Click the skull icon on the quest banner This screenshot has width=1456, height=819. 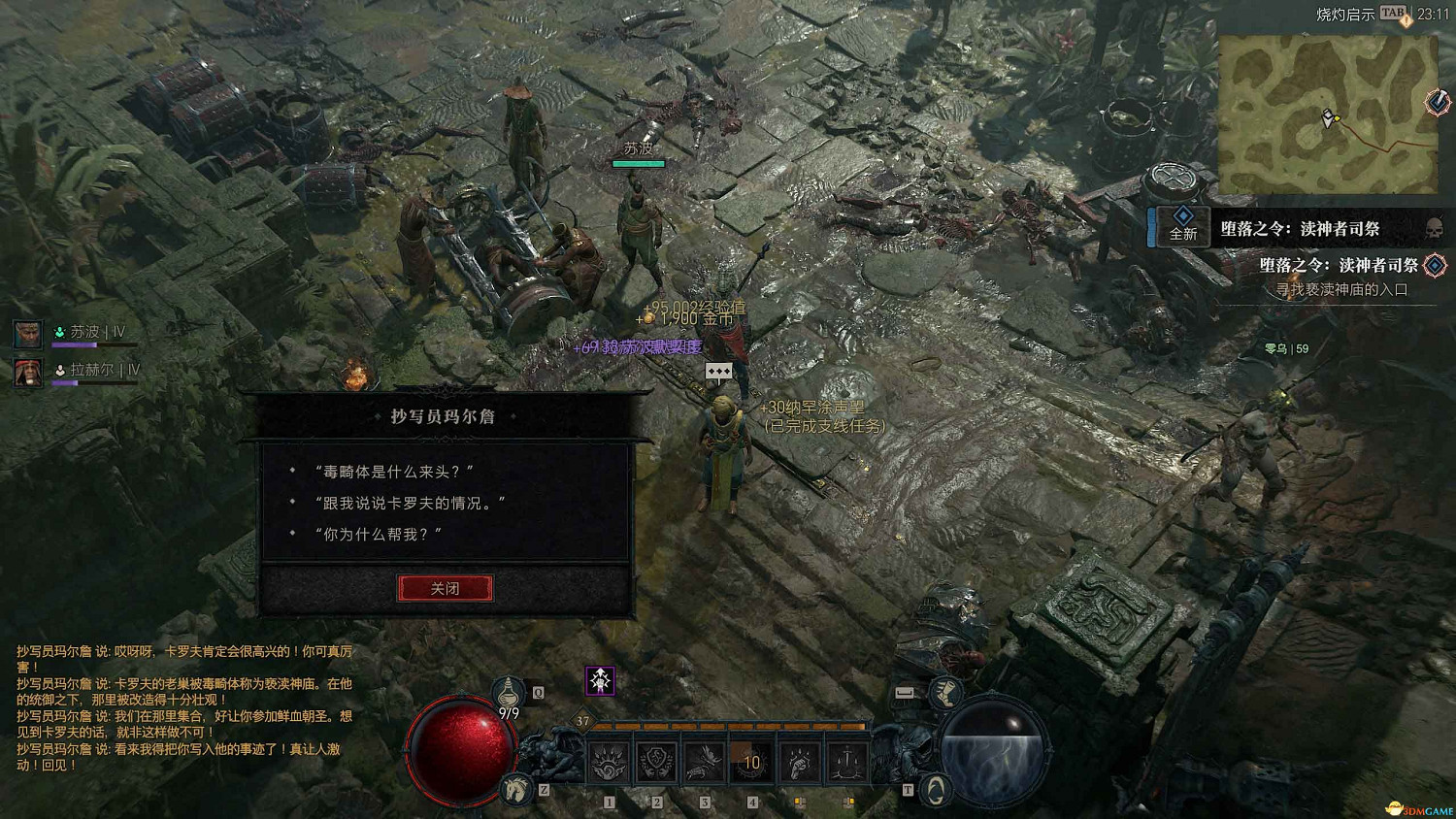tap(1433, 229)
